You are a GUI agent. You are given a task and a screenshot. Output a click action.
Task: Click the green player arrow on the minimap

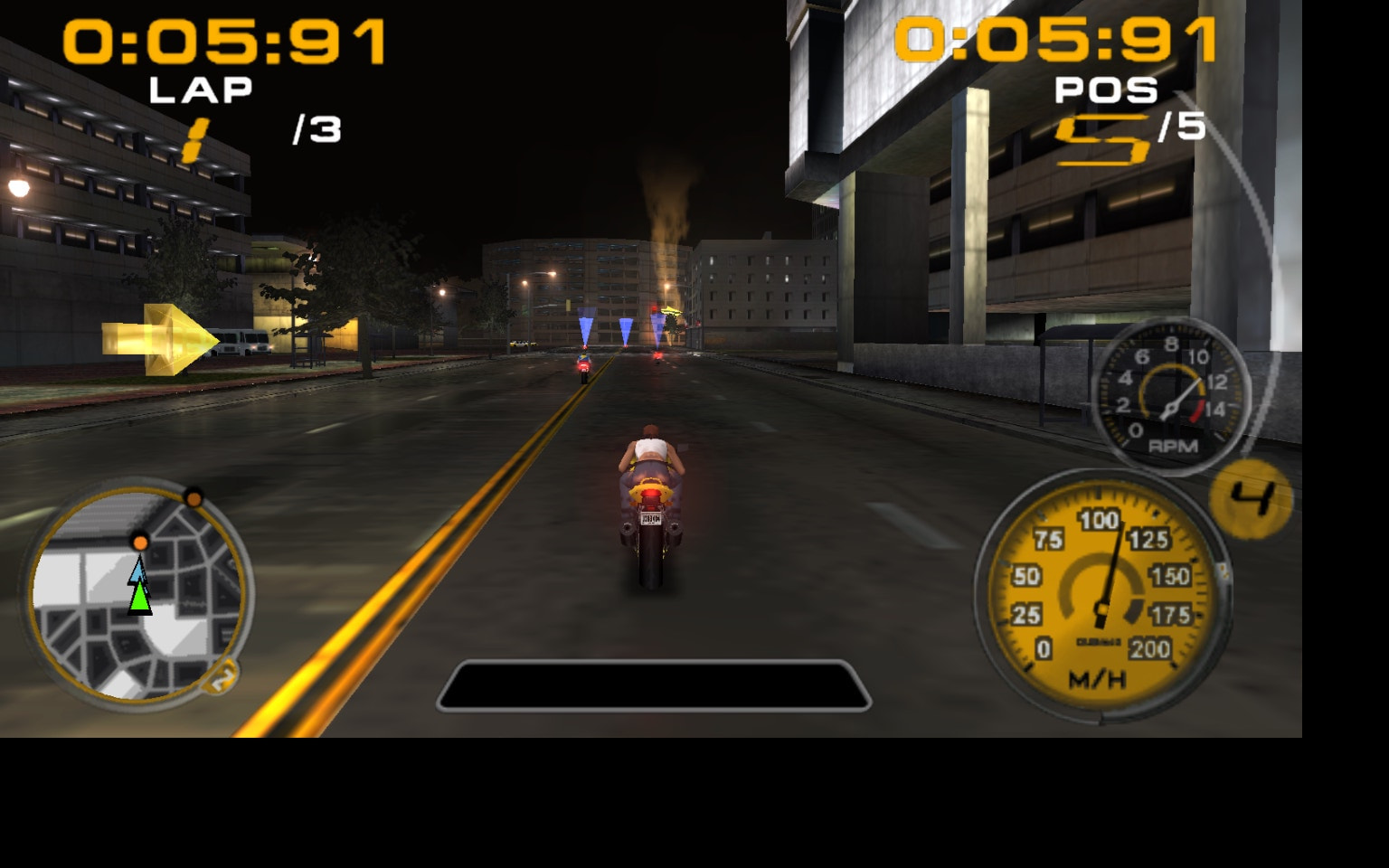click(140, 597)
